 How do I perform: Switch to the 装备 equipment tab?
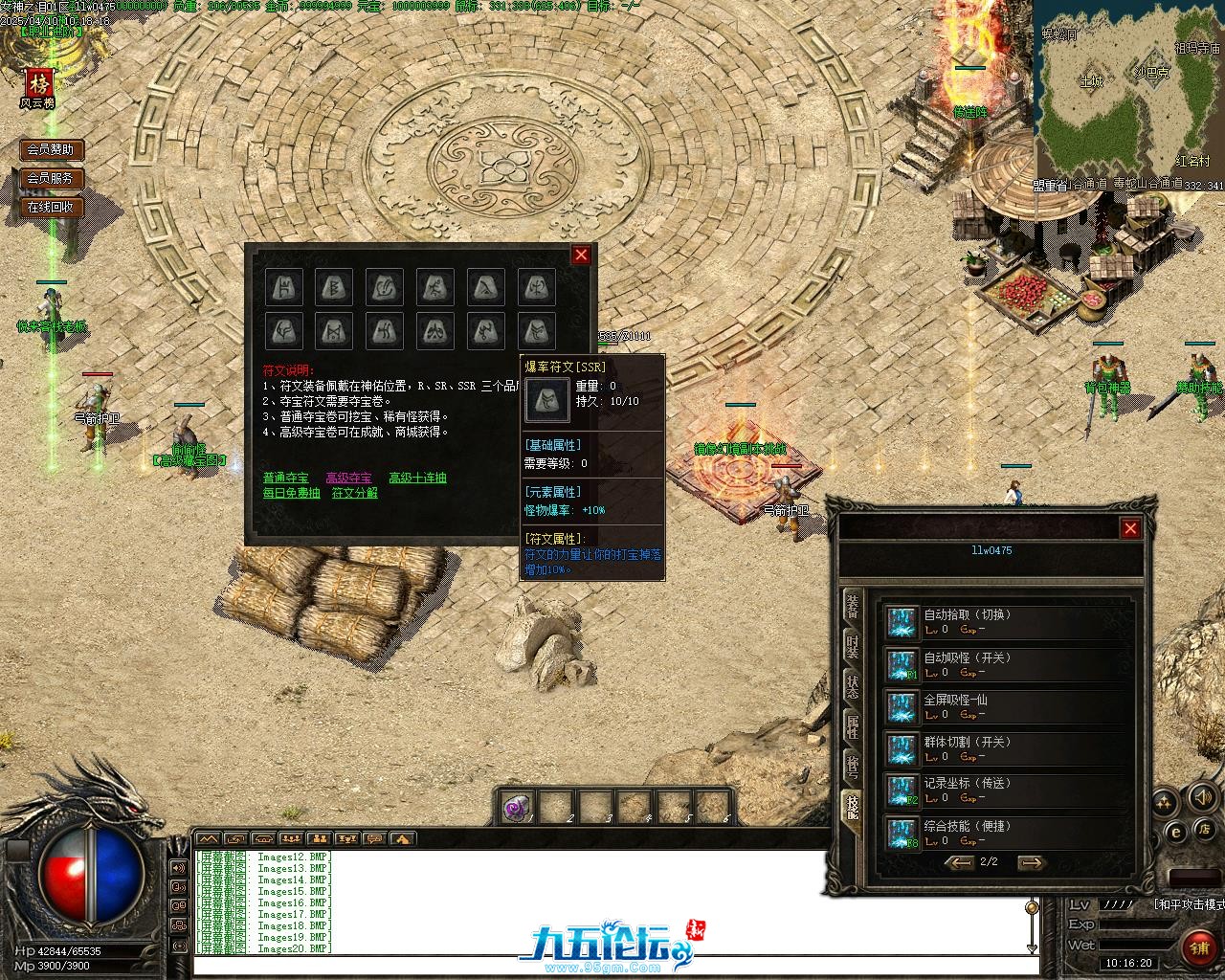click(x=852, y=607)
